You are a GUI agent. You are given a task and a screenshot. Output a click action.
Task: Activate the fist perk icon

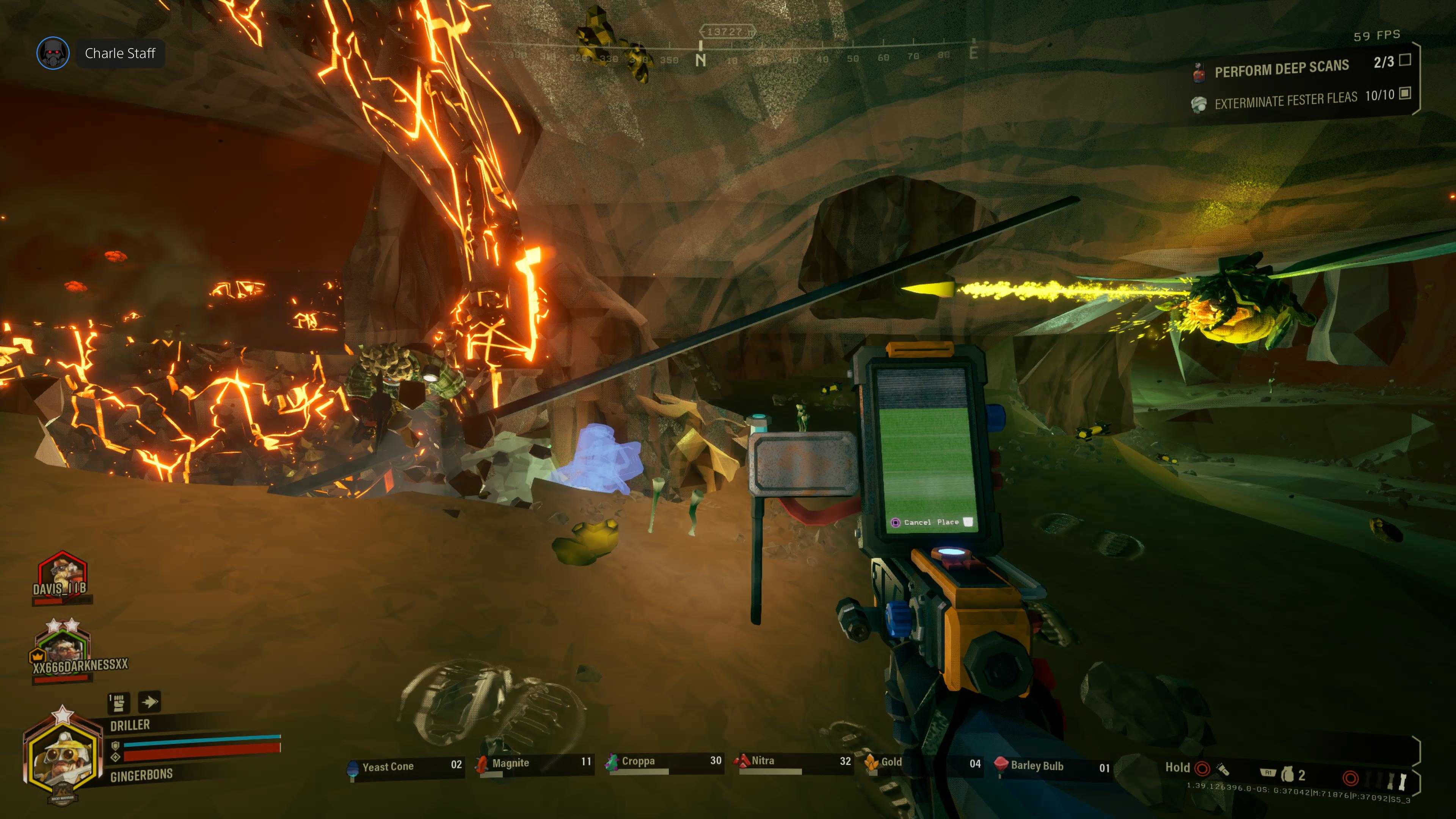pyautogui.click(x=118, y=703)
